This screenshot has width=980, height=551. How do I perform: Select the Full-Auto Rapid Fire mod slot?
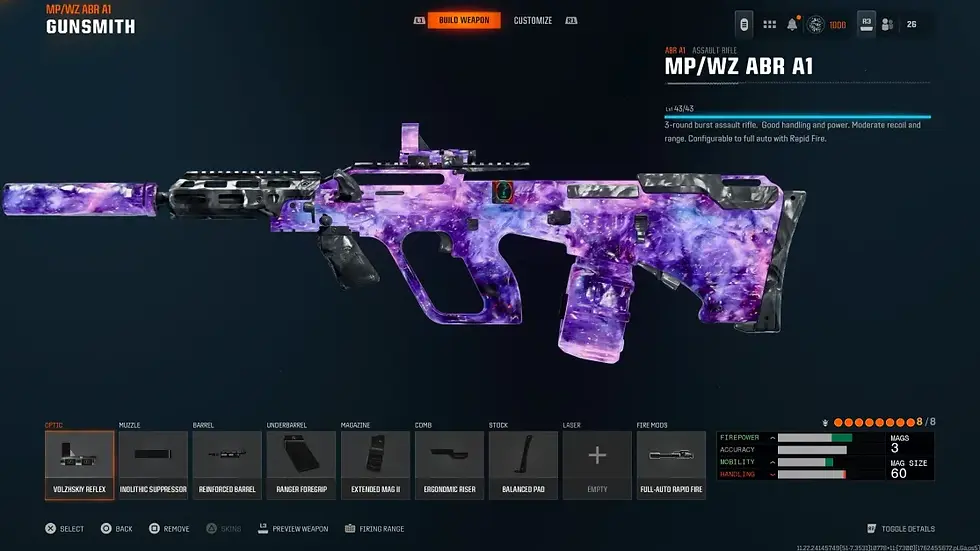coord(671,465)
